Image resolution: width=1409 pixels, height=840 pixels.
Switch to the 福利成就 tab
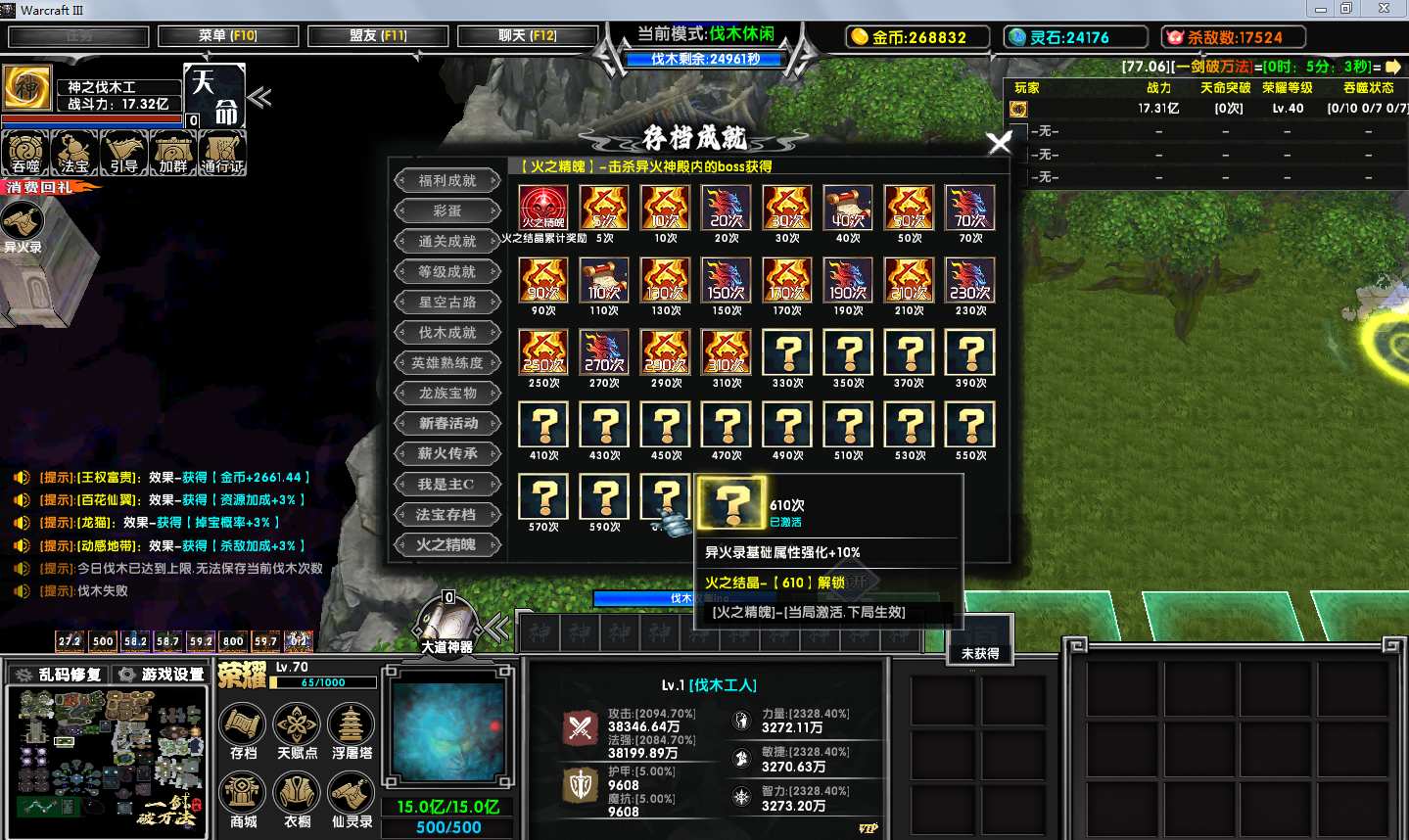447,181
